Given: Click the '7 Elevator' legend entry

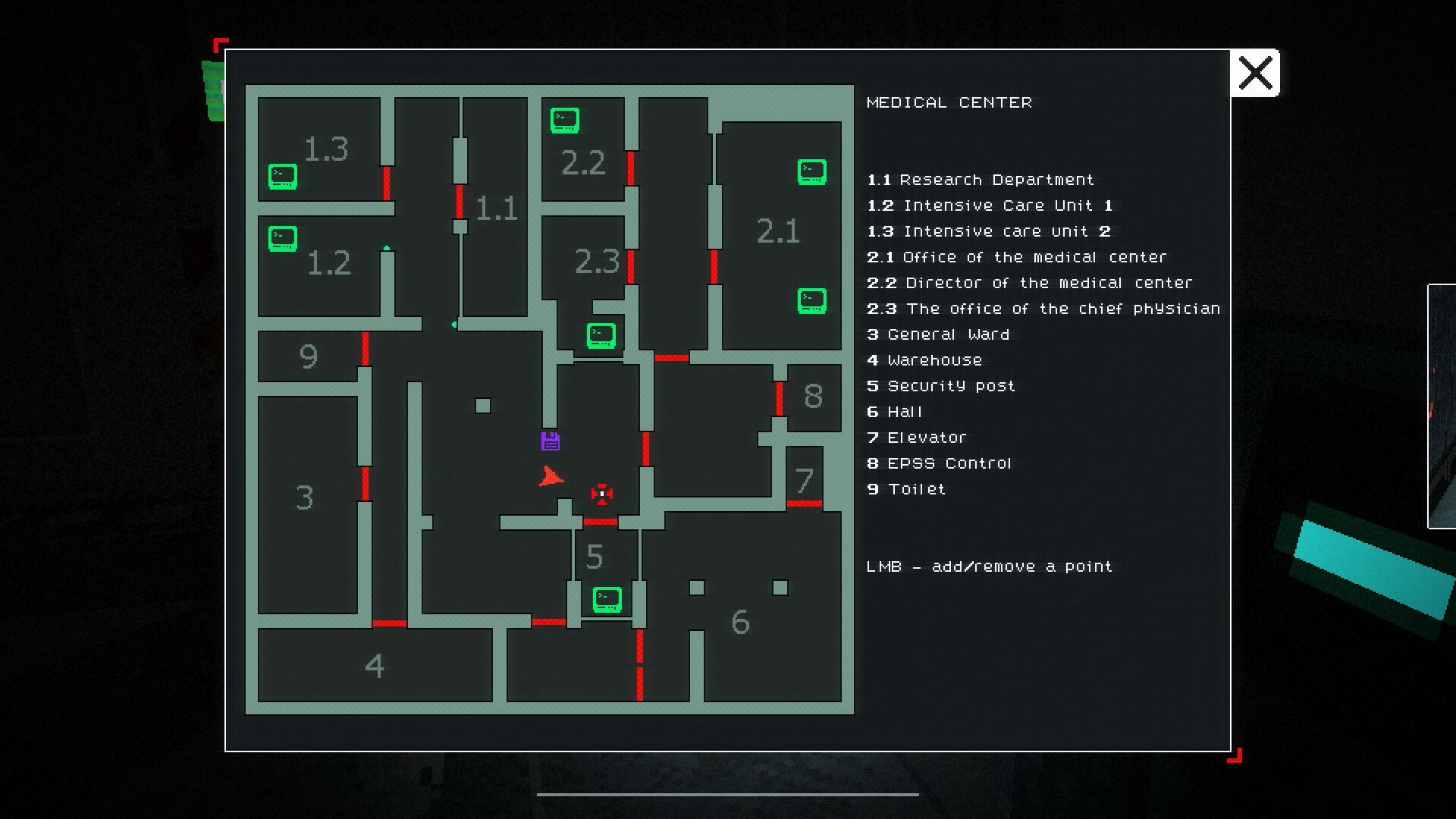Looking at the screenshot, I should tap(917, 437).
